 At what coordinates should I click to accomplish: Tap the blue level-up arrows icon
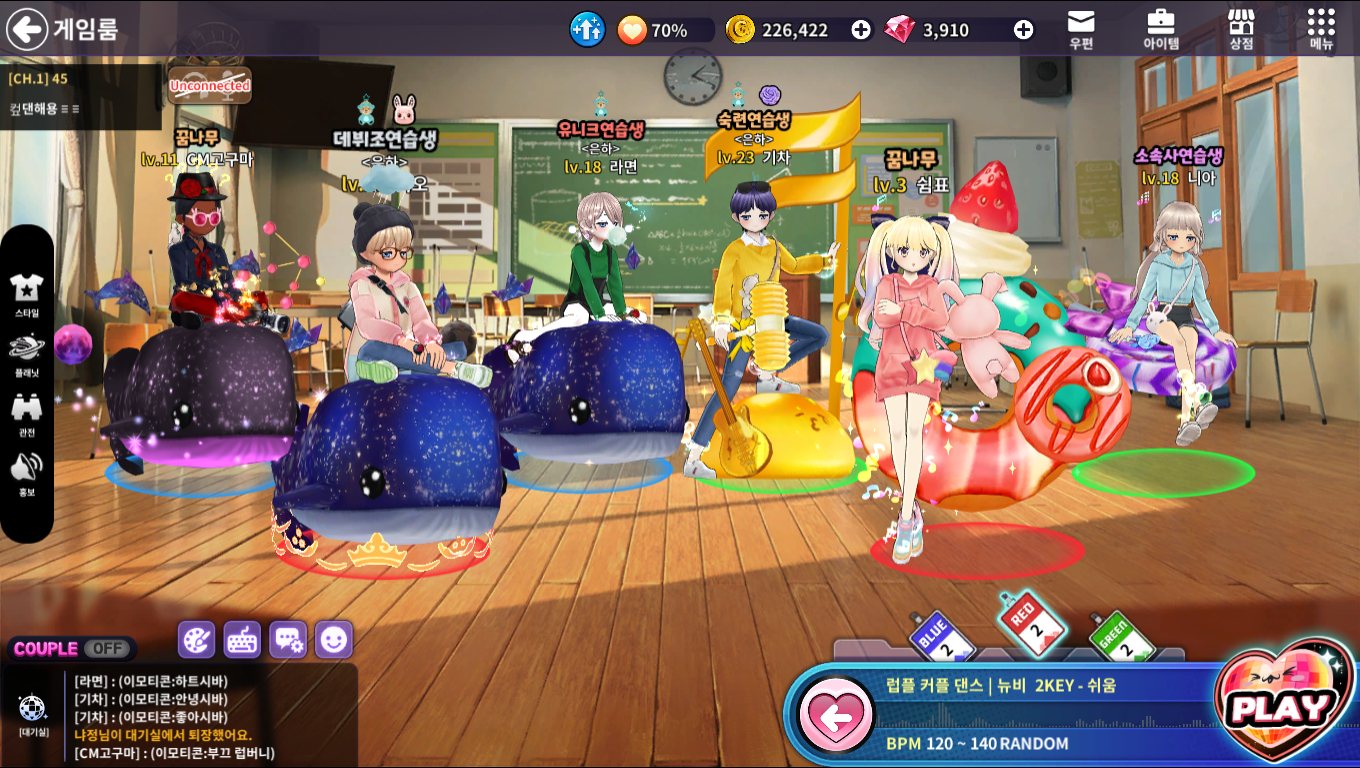(x=588, y=30)
